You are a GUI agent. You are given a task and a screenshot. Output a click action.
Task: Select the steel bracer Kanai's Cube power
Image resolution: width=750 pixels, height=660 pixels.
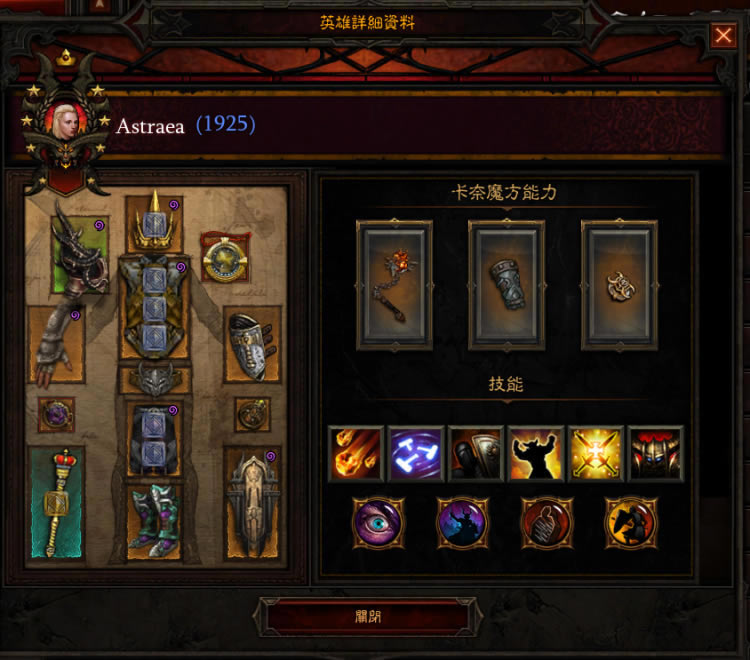pos(507,284)
